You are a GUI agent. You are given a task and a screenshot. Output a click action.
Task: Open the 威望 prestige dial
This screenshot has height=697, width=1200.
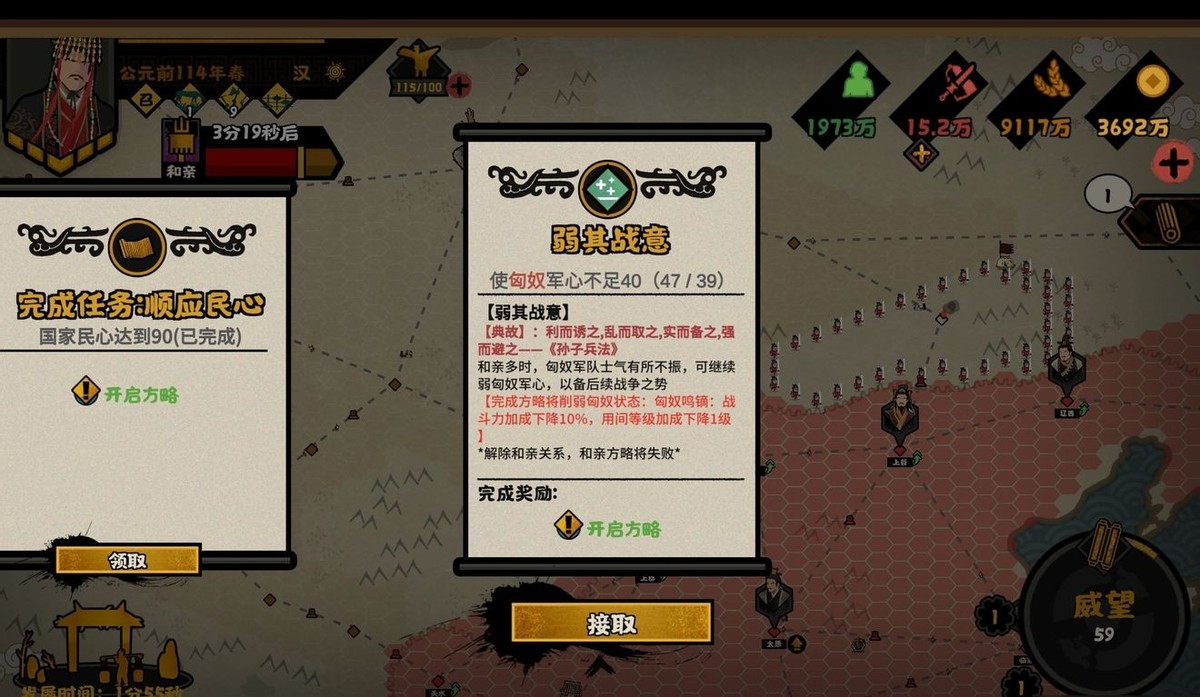pyautogui.click(x=1105, y=615)
